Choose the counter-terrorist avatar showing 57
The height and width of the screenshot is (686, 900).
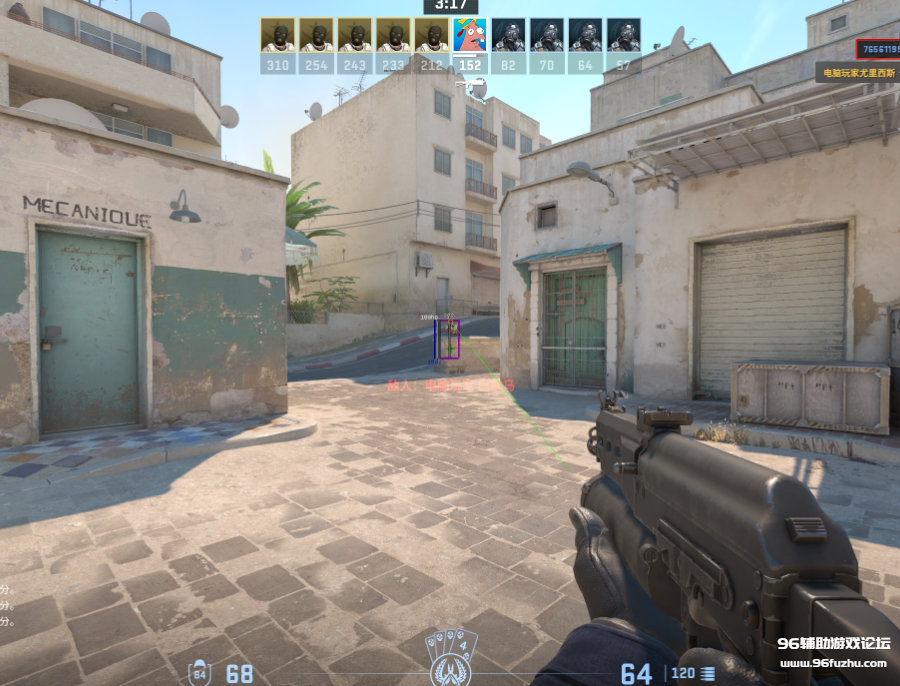click(x=623, y=36)
